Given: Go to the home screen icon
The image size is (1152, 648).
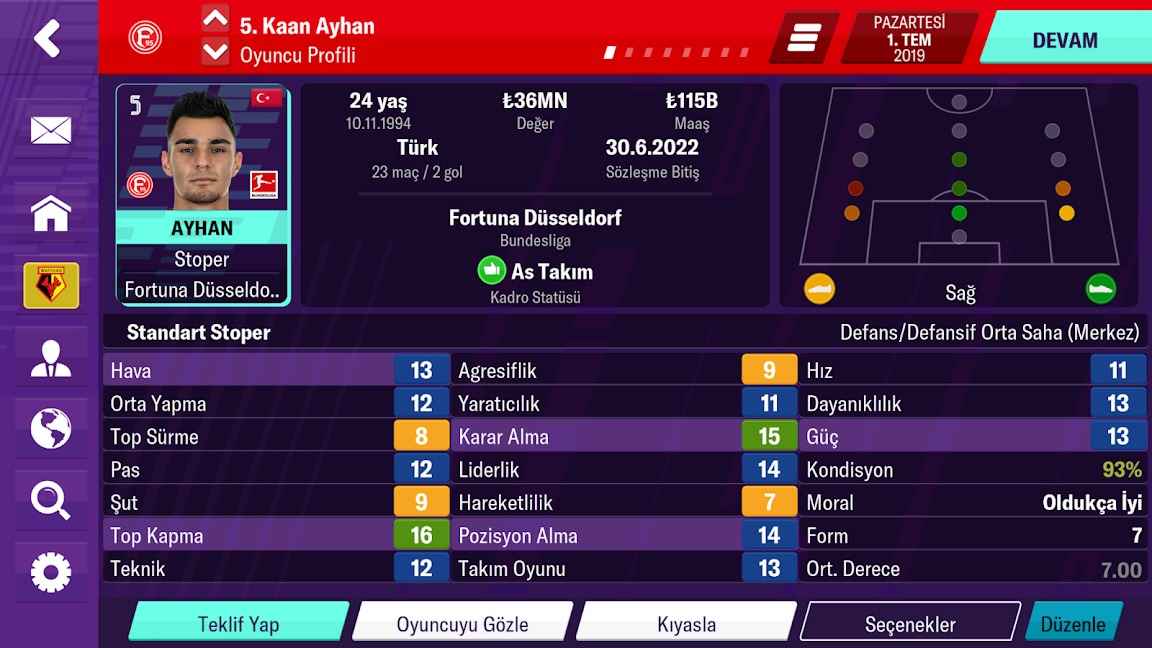Looking at the screenshot, I should coord(50,213).
